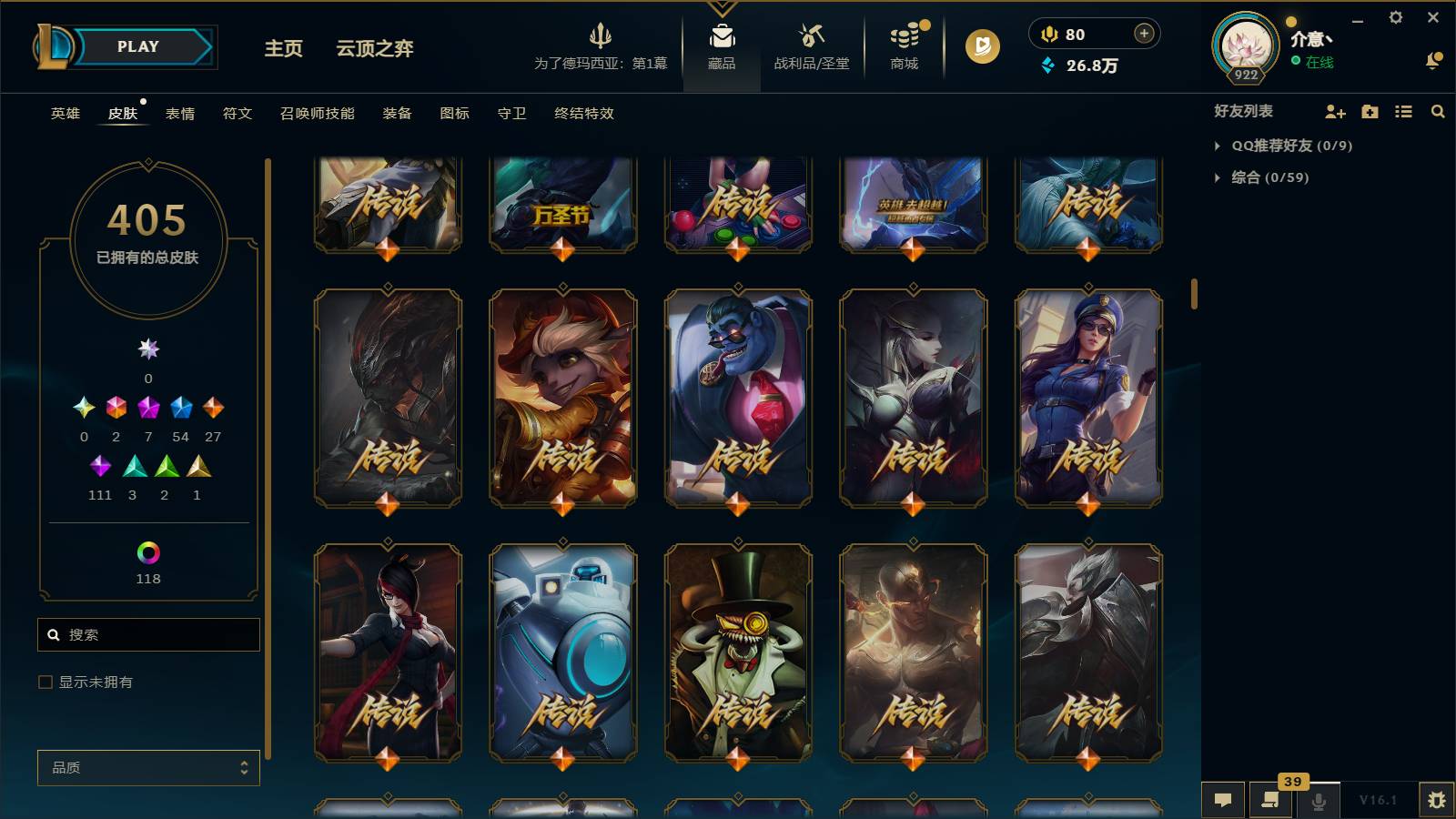
Task: Open the 战利品/圣堂 loot icon
Action: point(808,45)
